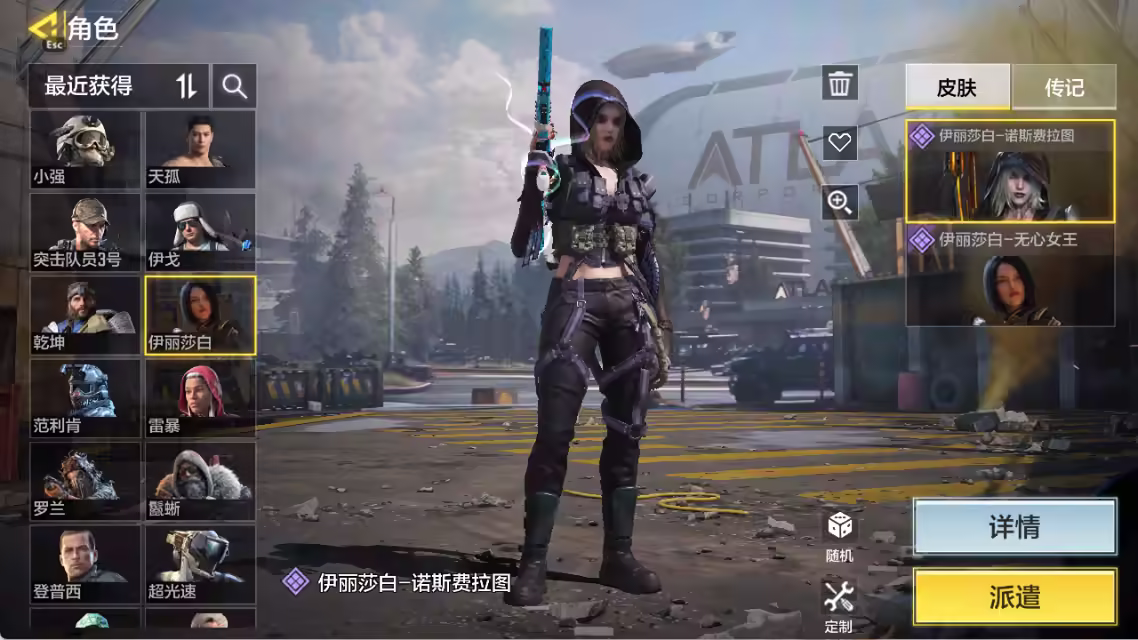The width and height of the screenshot is (1138, 640).
Task: Select the 登普西 character tile
Action: point(85,564)
